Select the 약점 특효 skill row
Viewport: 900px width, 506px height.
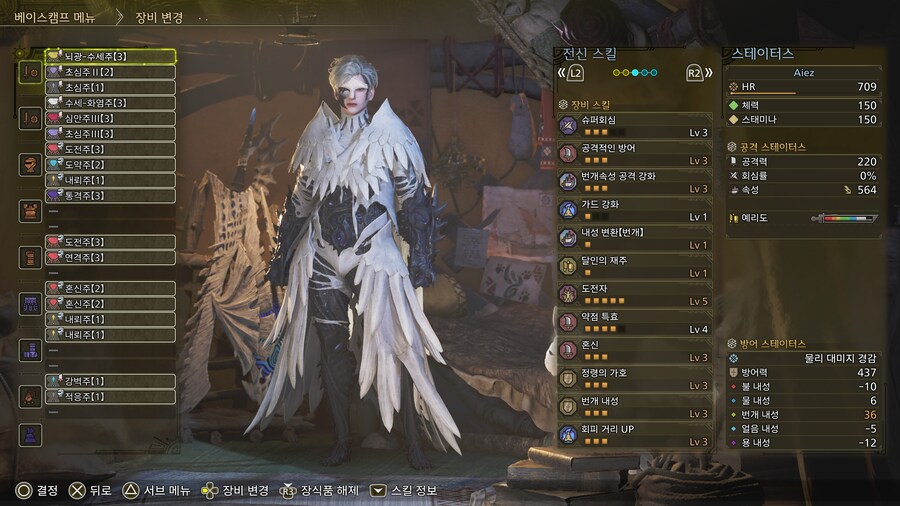[634, 321]
